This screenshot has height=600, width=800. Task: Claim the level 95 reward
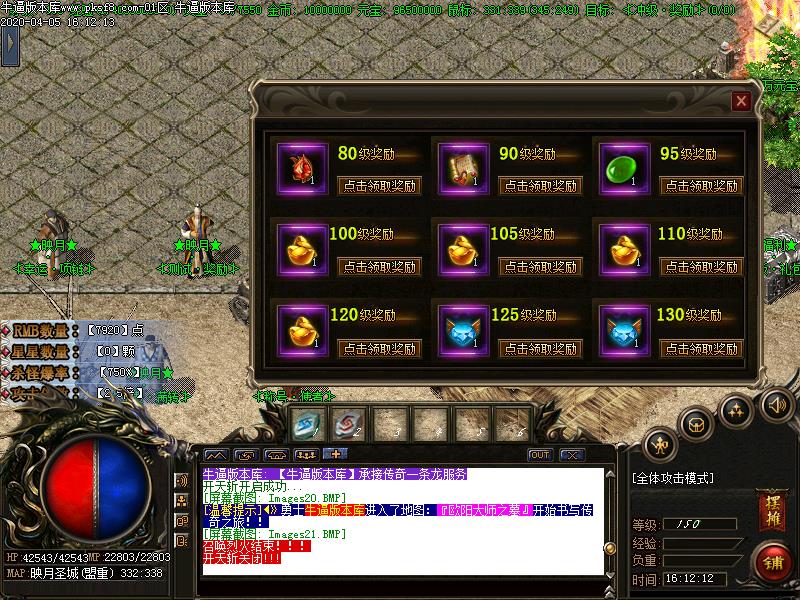pos(701,185)
